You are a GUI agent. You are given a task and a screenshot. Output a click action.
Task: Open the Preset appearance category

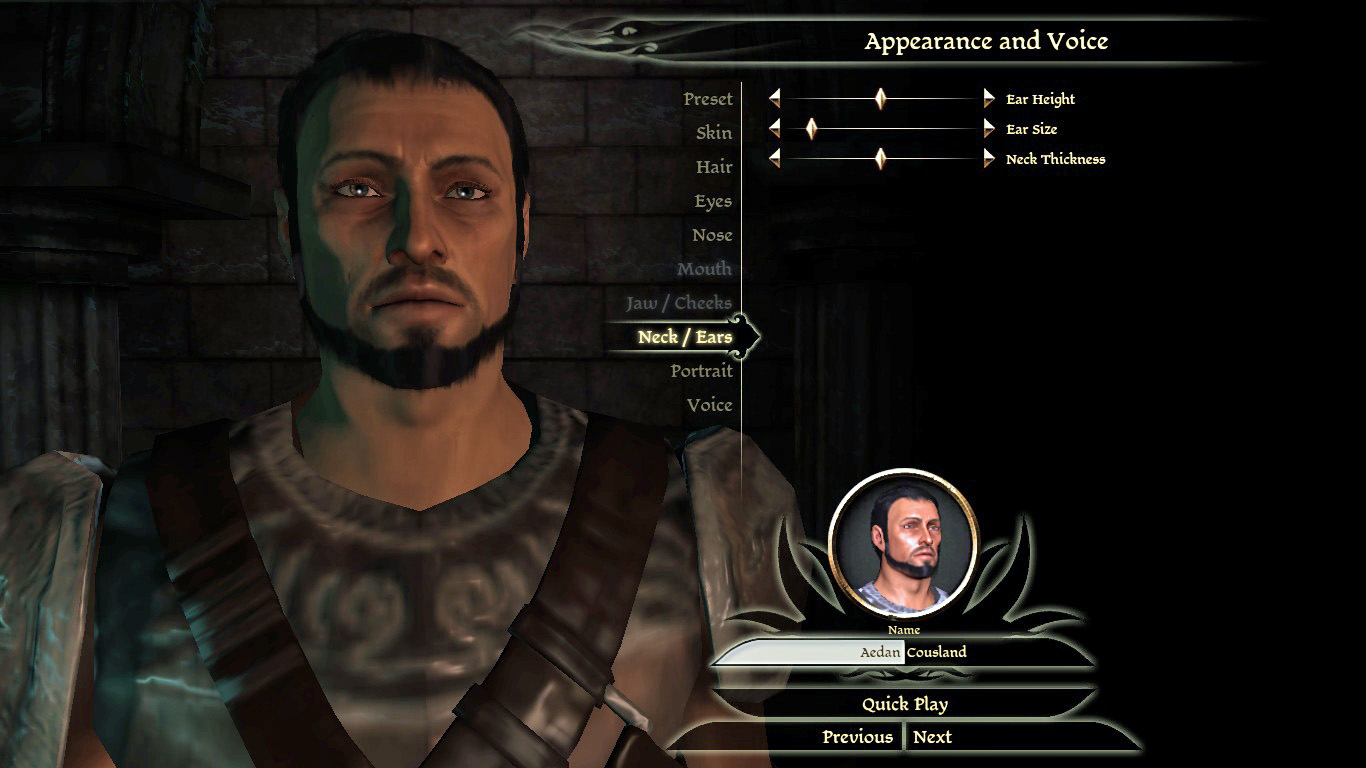[x=707, y=99]
